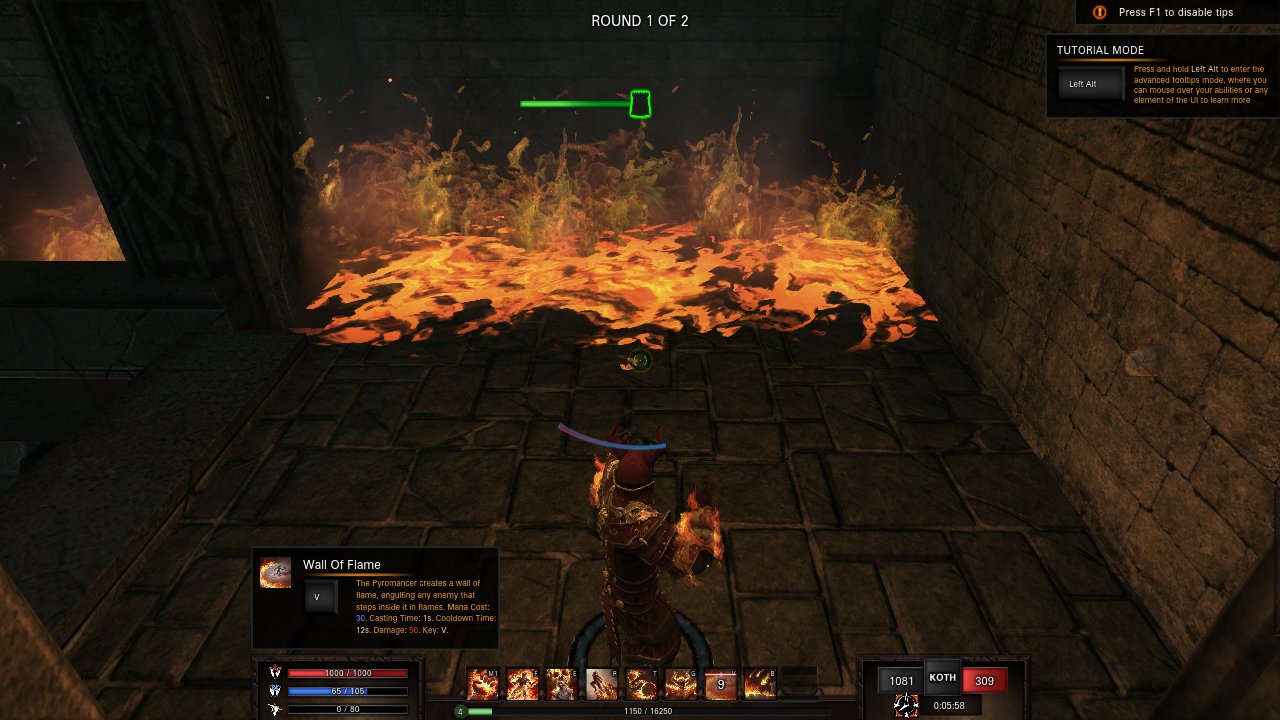This screenshot has width=1280, height=720.
Task: Cast the fire serpent ability on T
Action: tap(641, 684)
